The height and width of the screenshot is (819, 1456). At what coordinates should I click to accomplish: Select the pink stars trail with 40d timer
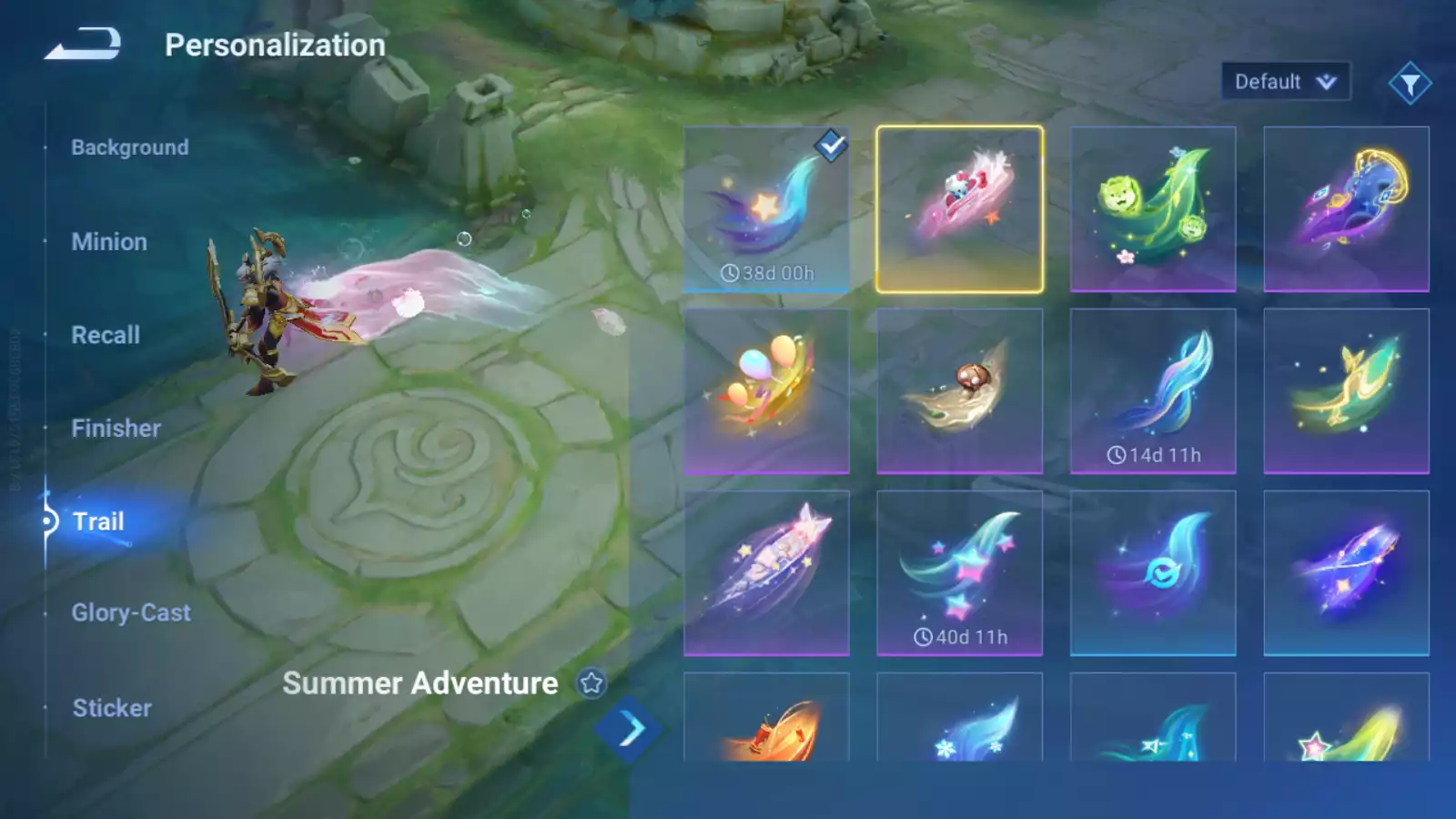tap(959, 573)
